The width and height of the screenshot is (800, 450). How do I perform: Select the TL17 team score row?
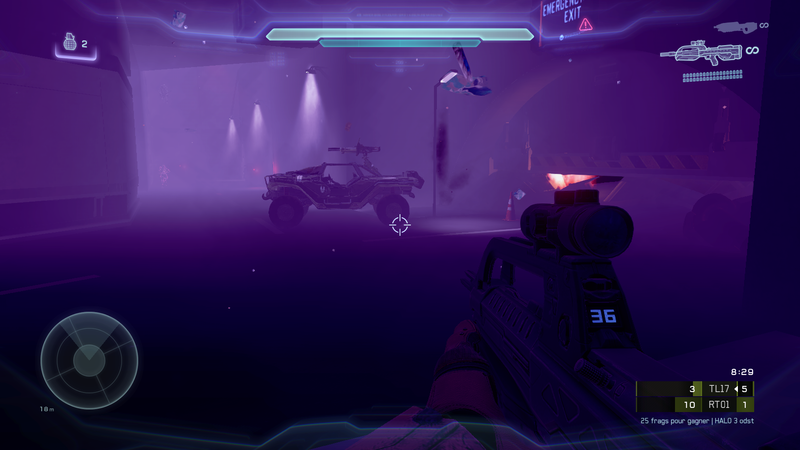(695, 389)
